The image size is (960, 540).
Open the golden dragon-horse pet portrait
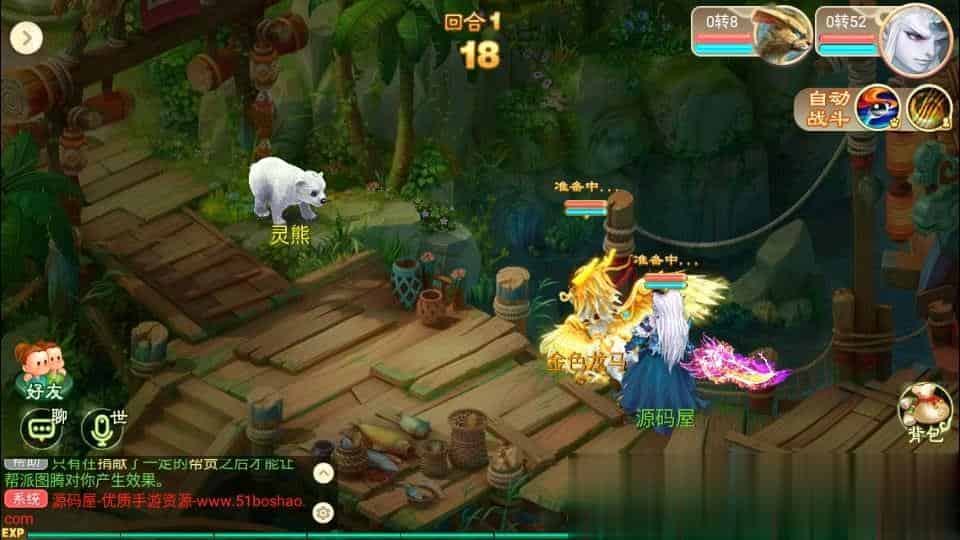click(781, 34)
